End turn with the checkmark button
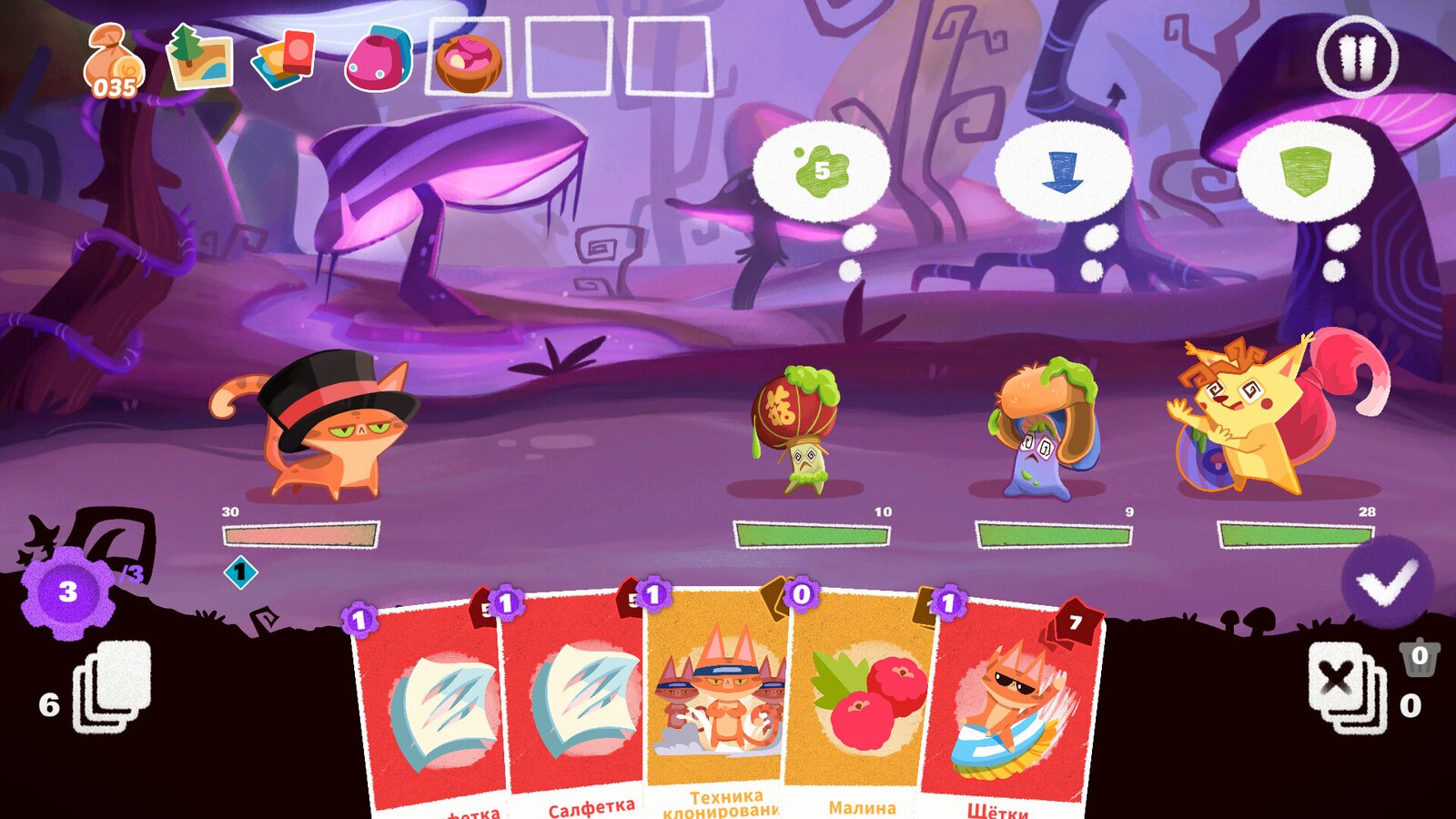Viewport: 1456px width, 819px height. click(x=1387, y=582)
